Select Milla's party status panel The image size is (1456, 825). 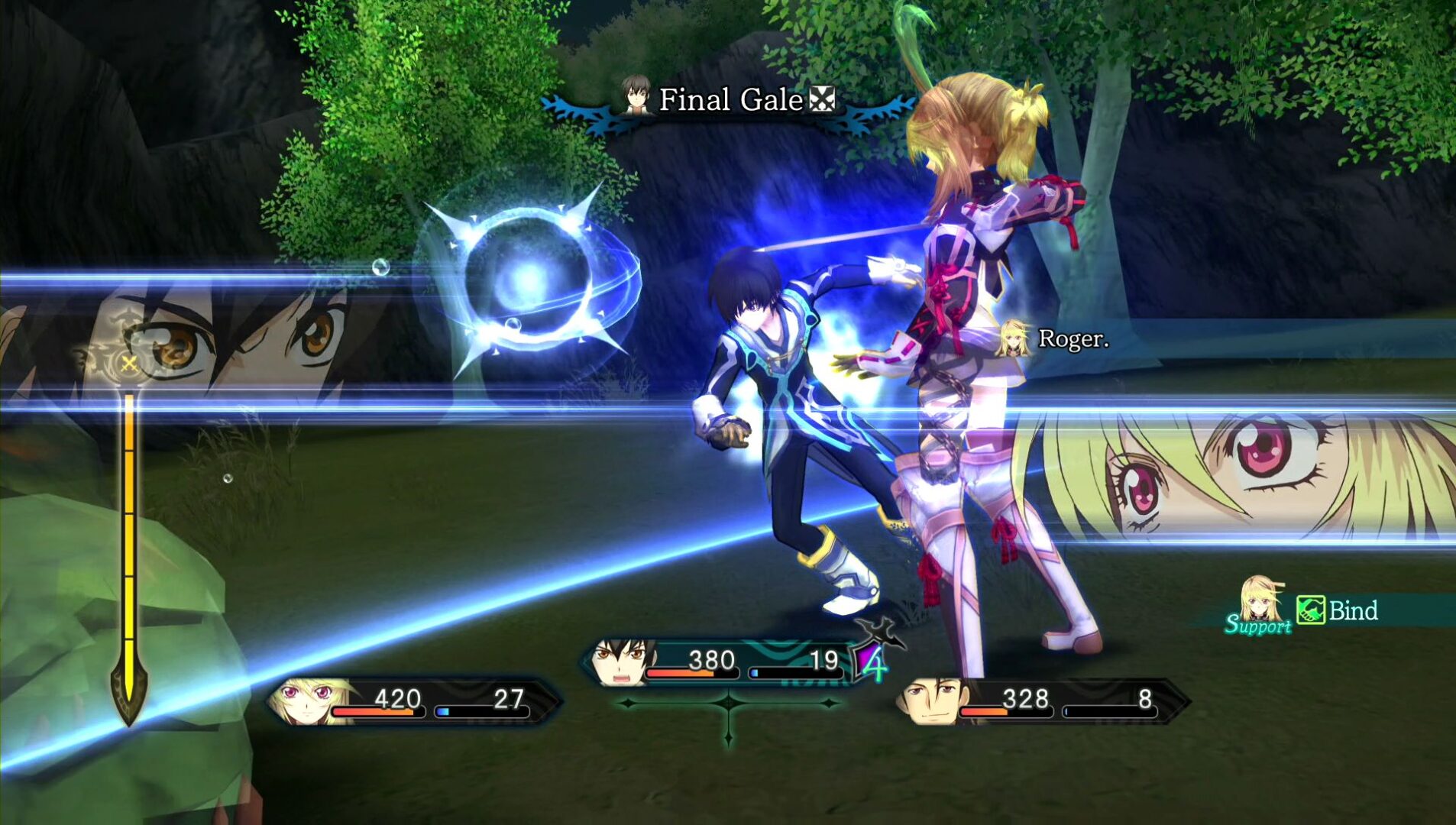[413, 701]
